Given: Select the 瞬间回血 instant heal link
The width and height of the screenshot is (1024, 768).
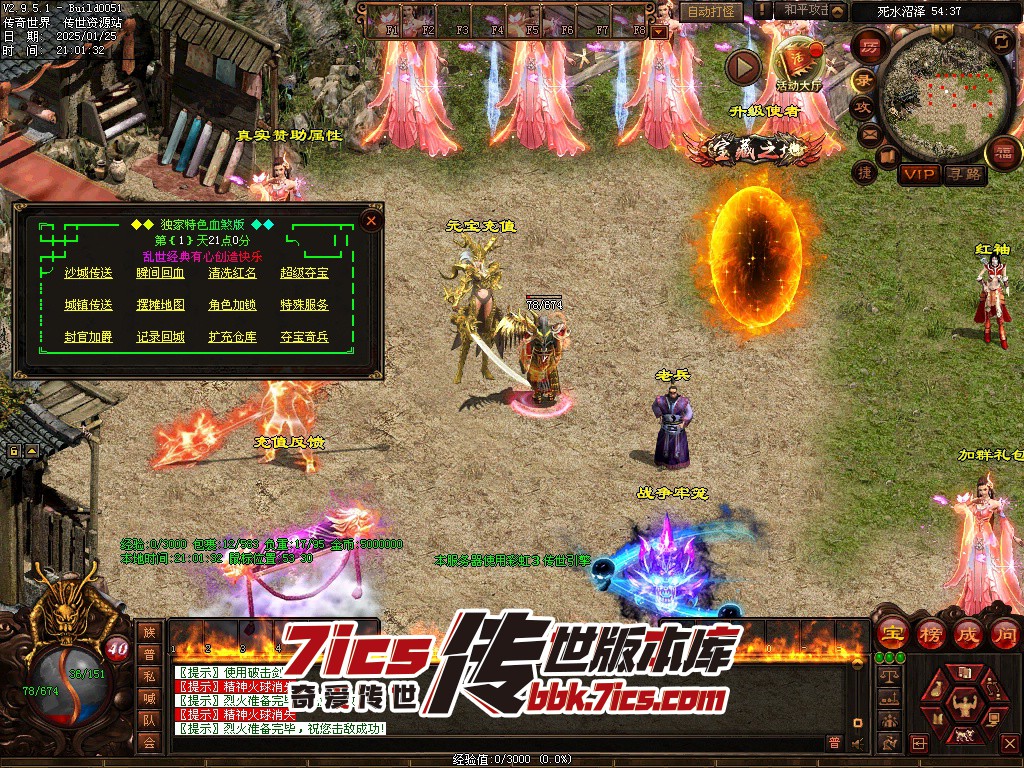Looking at the screenshot, I should [160, 273].
